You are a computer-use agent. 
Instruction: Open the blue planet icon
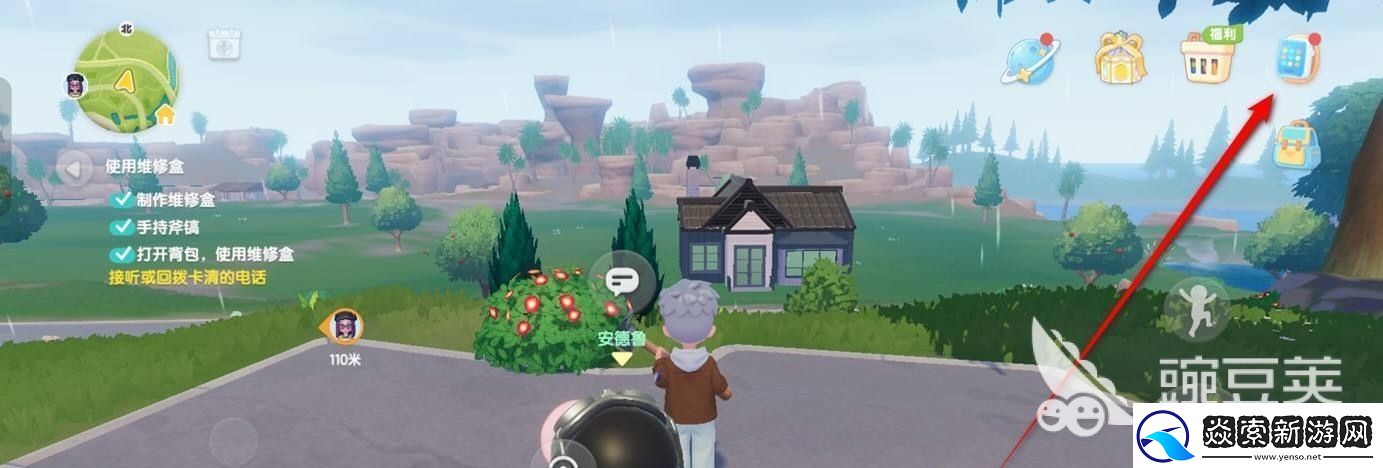[x=1029, y=59]
